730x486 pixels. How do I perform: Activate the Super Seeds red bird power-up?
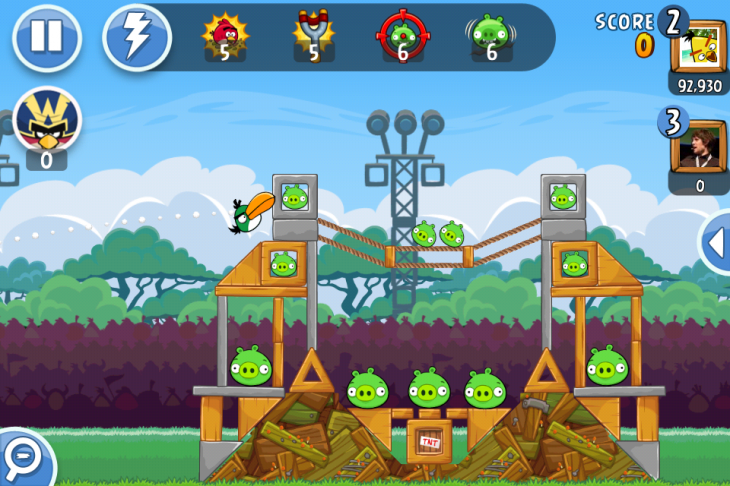coord(225,36)
